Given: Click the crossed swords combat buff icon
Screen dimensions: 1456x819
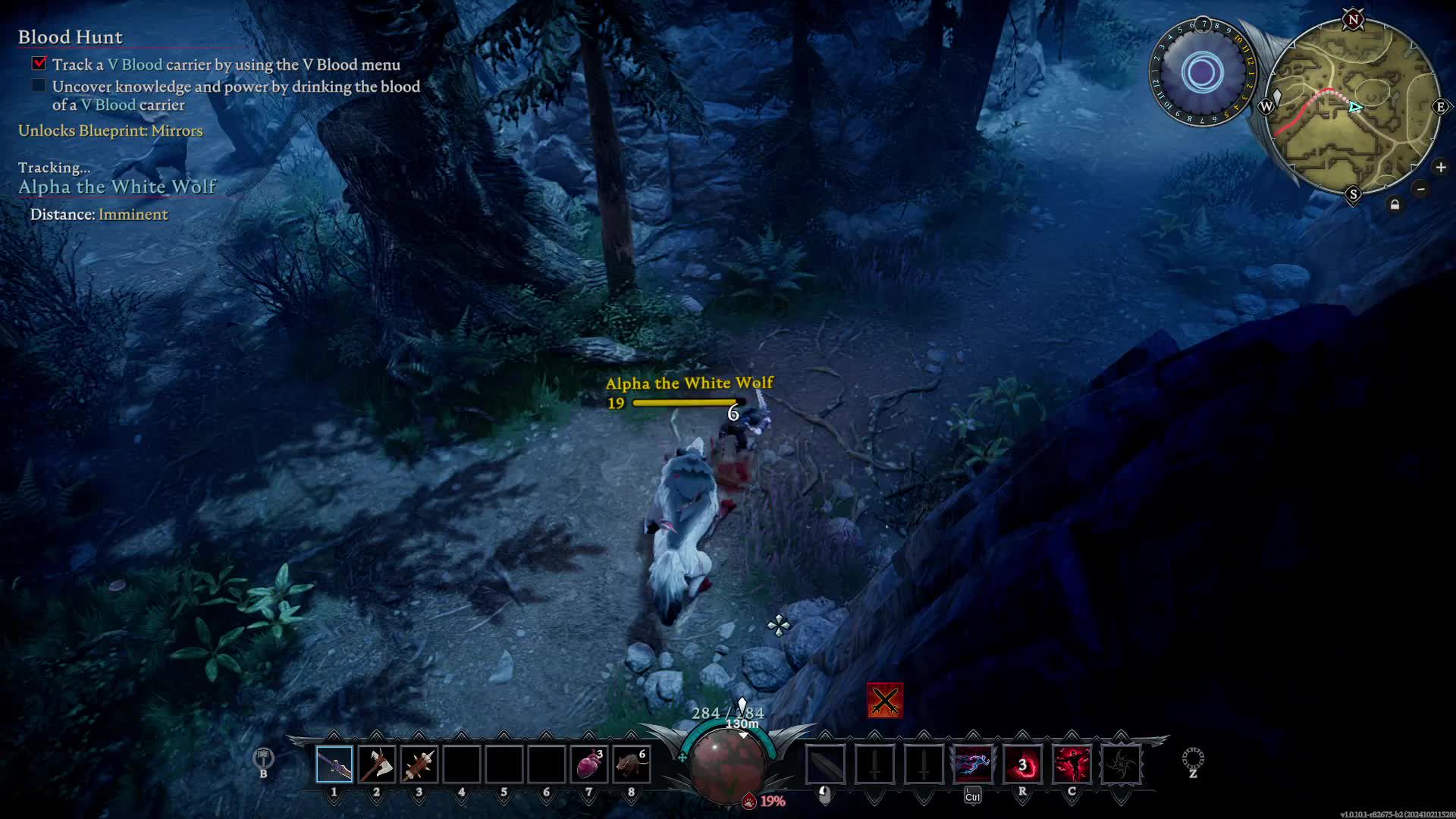Looking at the screenshot, I should click(885, 701).
